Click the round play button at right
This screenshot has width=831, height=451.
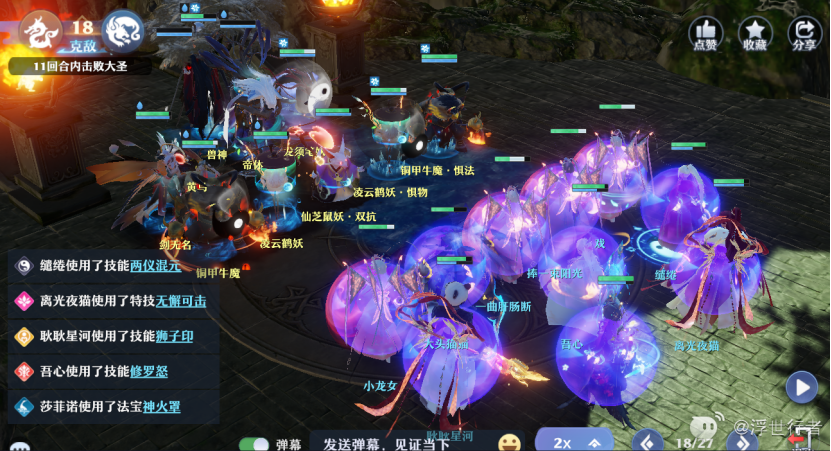pyautogui.click(x=801, y=386)
